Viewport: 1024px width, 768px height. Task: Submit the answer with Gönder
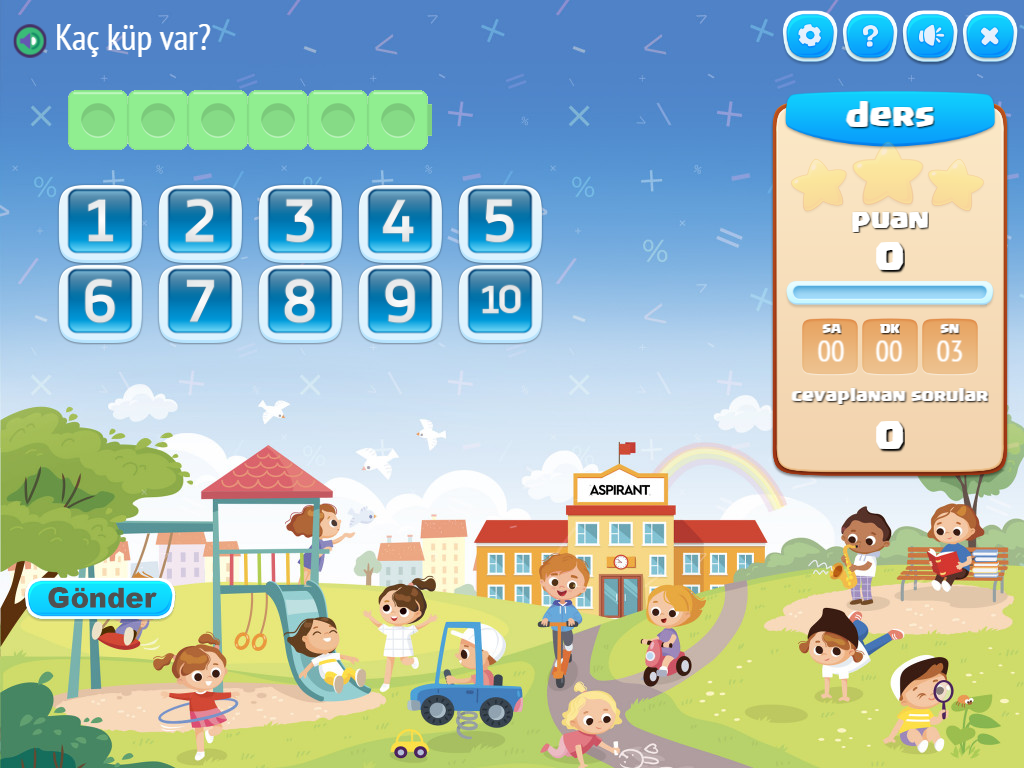coord(101,598)
